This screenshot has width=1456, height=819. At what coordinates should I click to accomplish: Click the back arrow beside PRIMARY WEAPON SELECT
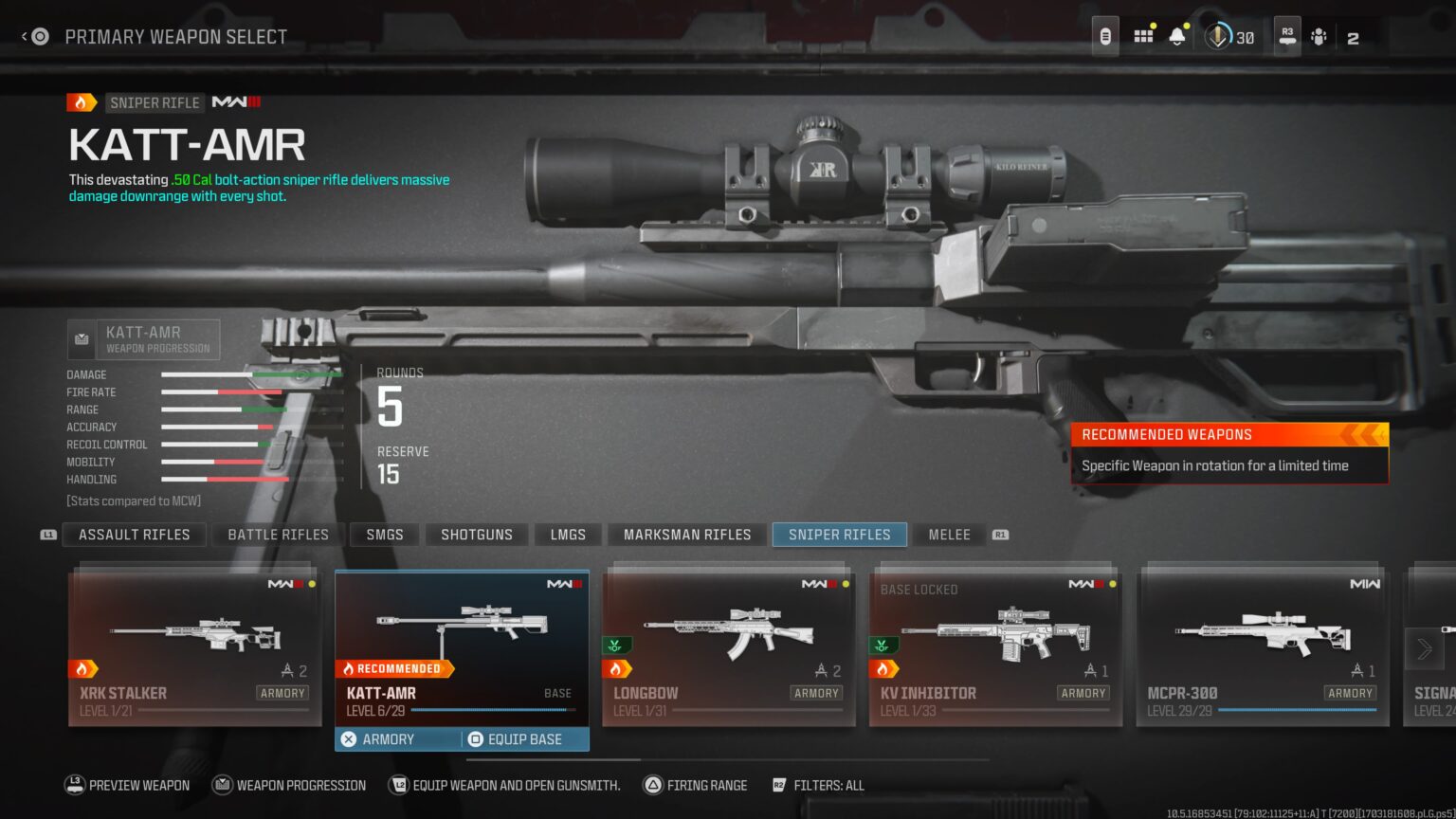[x=24, y=36]
